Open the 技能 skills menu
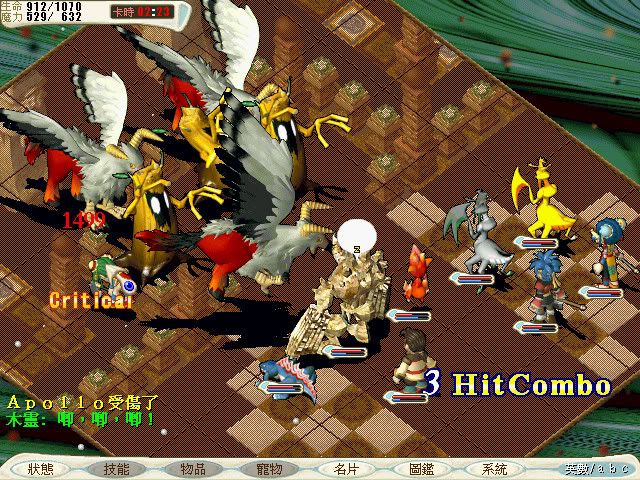Viewport: 640px width, 480px height. [x=116, y=469]
